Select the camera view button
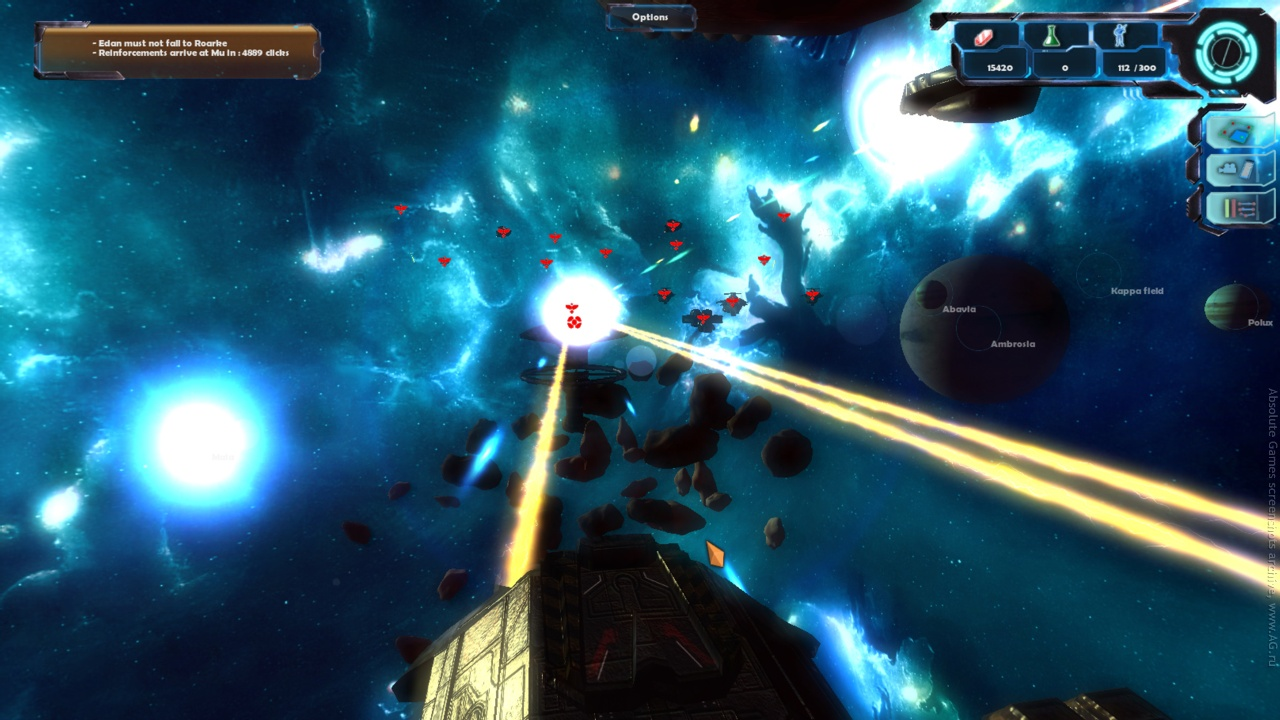This screenshot has height=720, width=1280. (x=1239, y=170)
